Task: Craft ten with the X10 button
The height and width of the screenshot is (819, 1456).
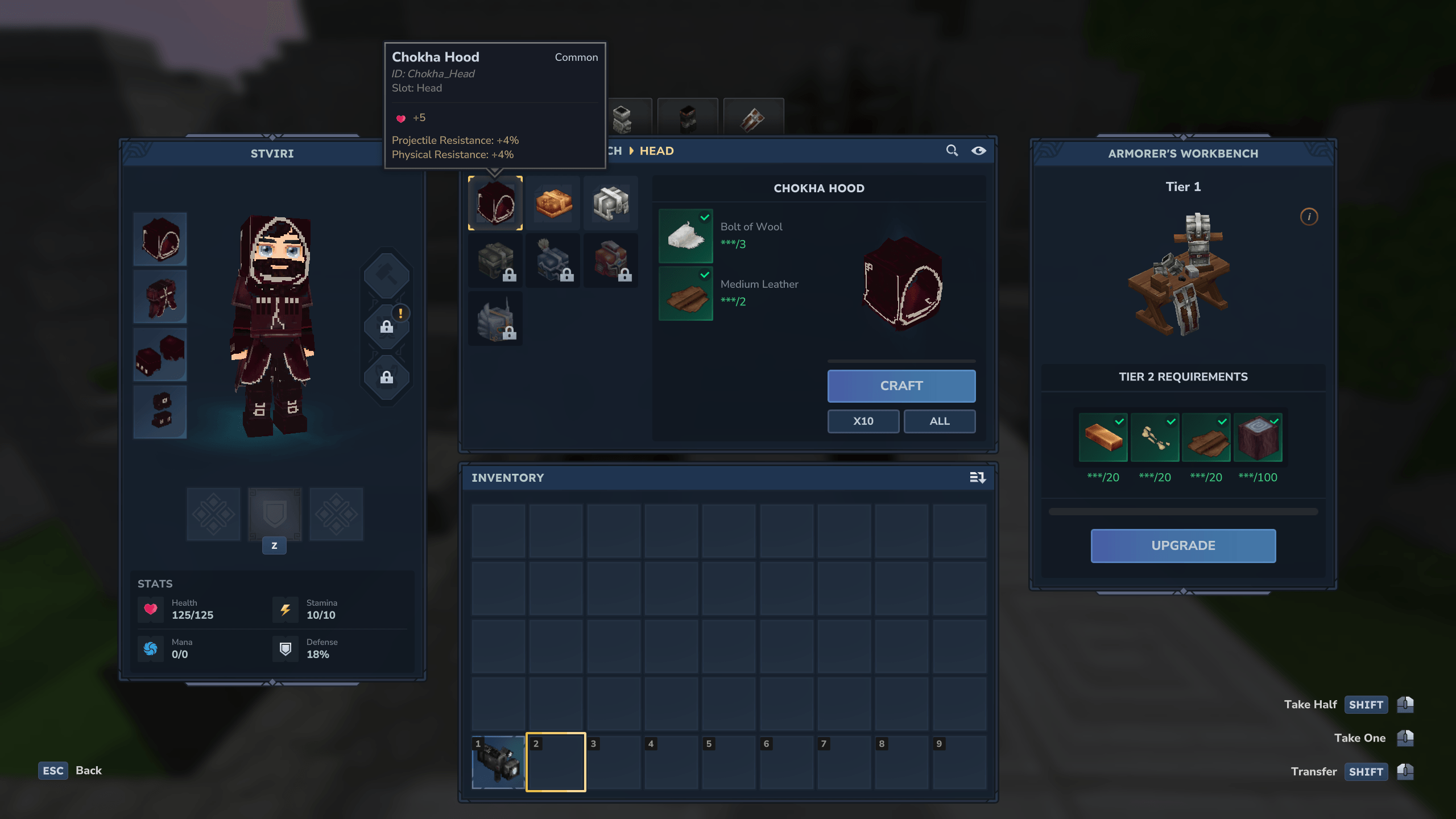Action: click(863, 421)
